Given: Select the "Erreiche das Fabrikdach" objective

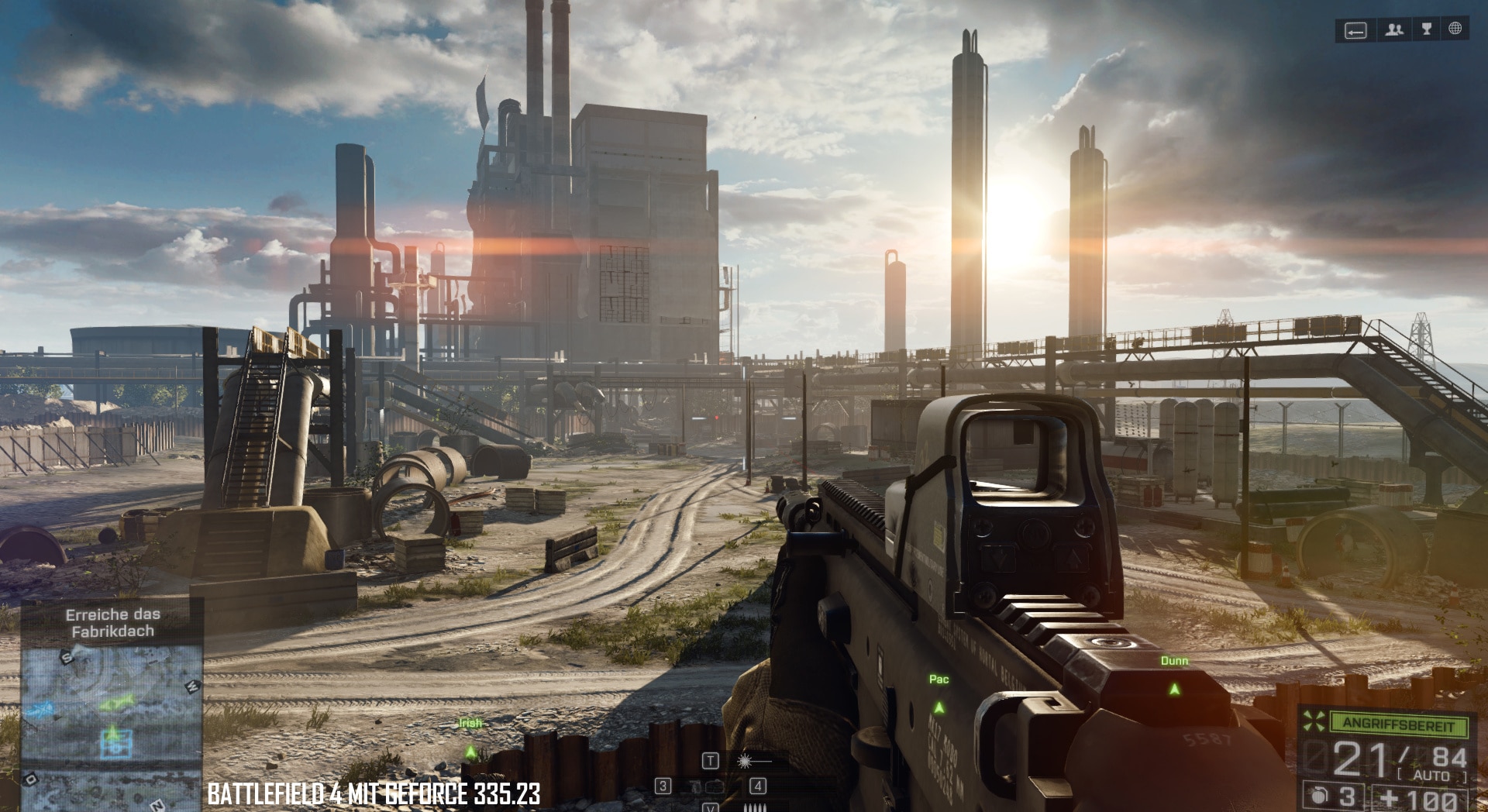Looking at the screenshot, I should click(113, 623).
